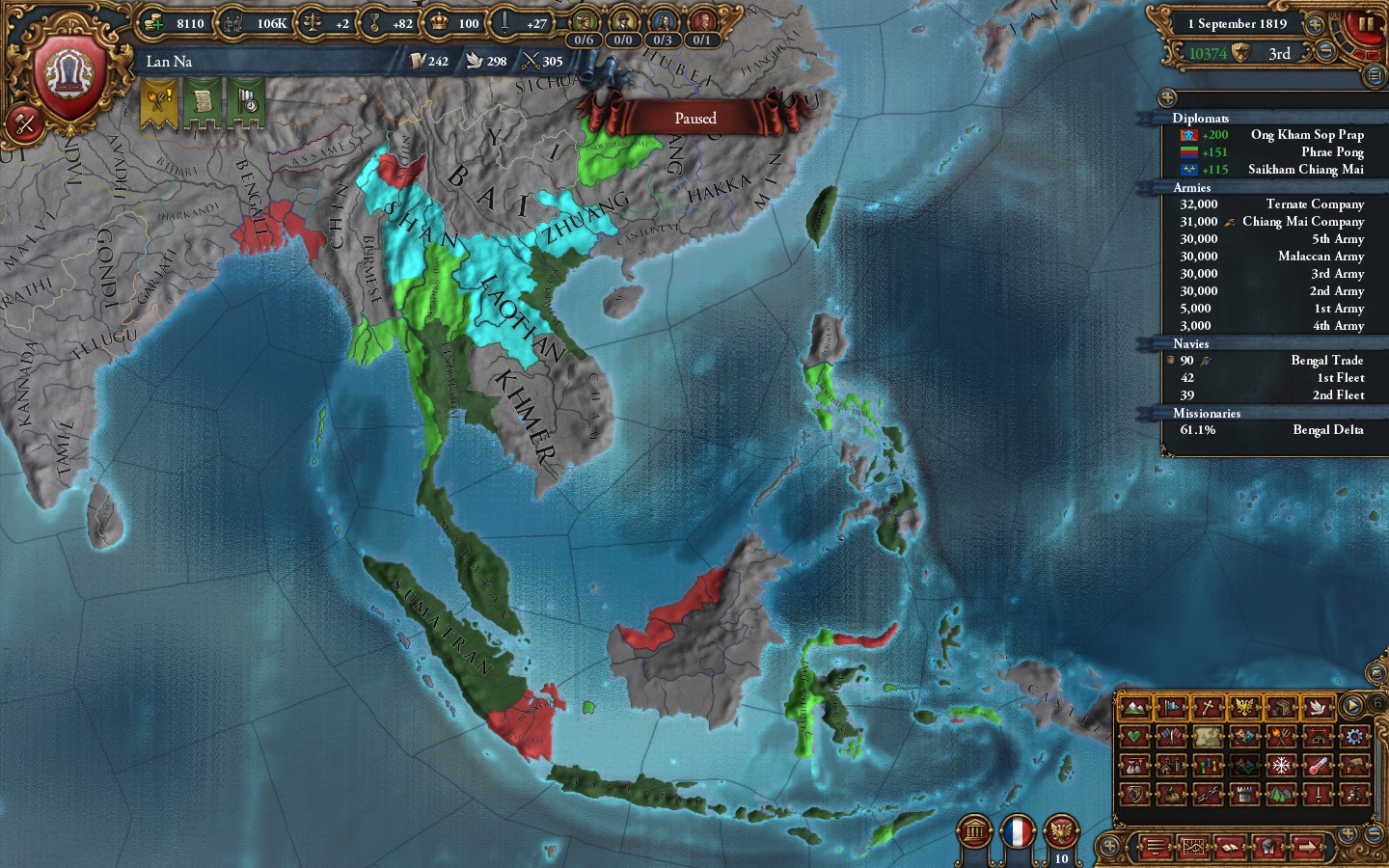Image resolution: width=1389 pixels, height=868 pixels.
Task: Switch to the religion mapmode with cross icon
Action: click(x=1206, y=707)
